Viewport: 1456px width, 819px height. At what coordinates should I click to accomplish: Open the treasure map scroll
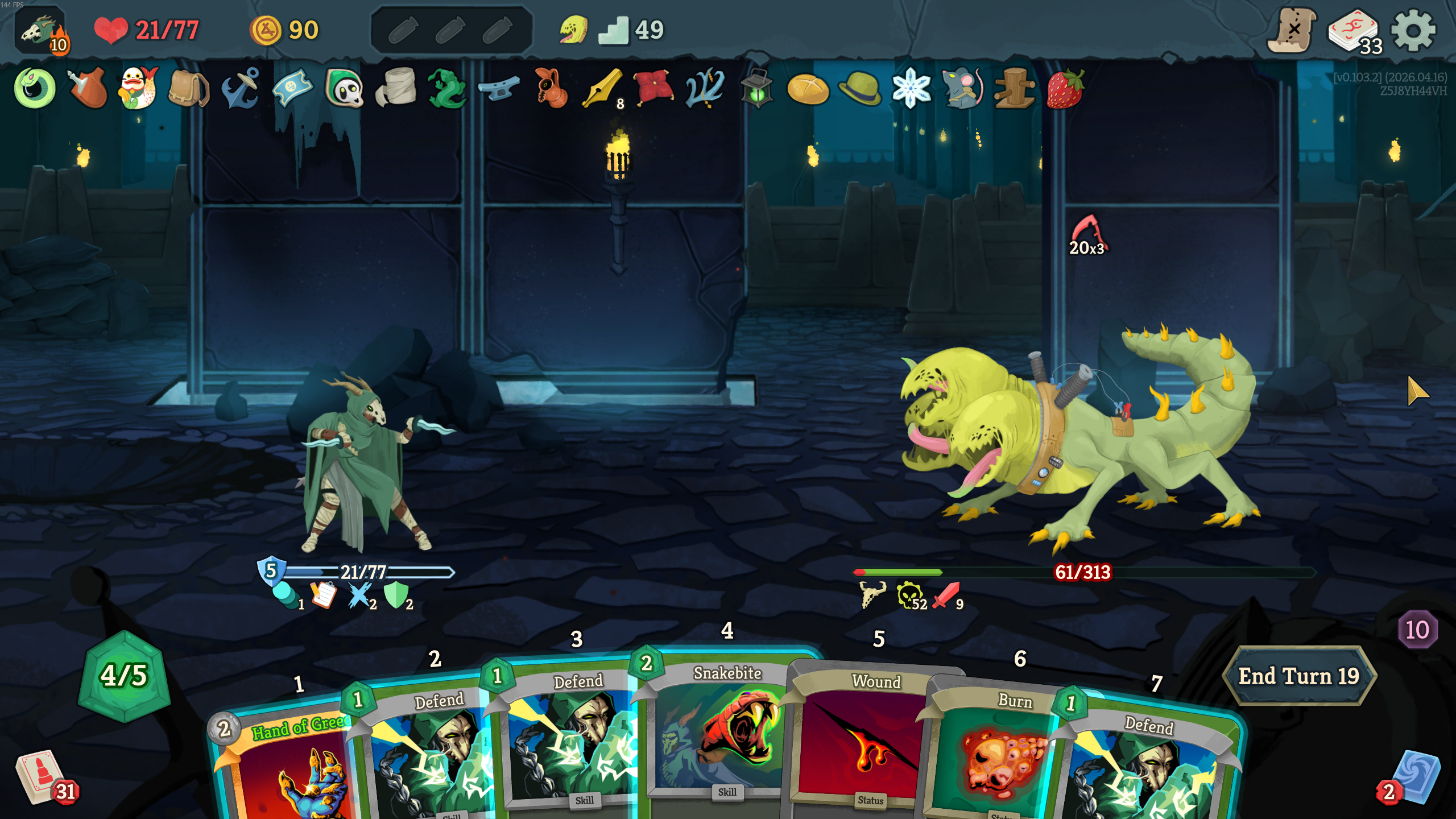point(1292,31)
